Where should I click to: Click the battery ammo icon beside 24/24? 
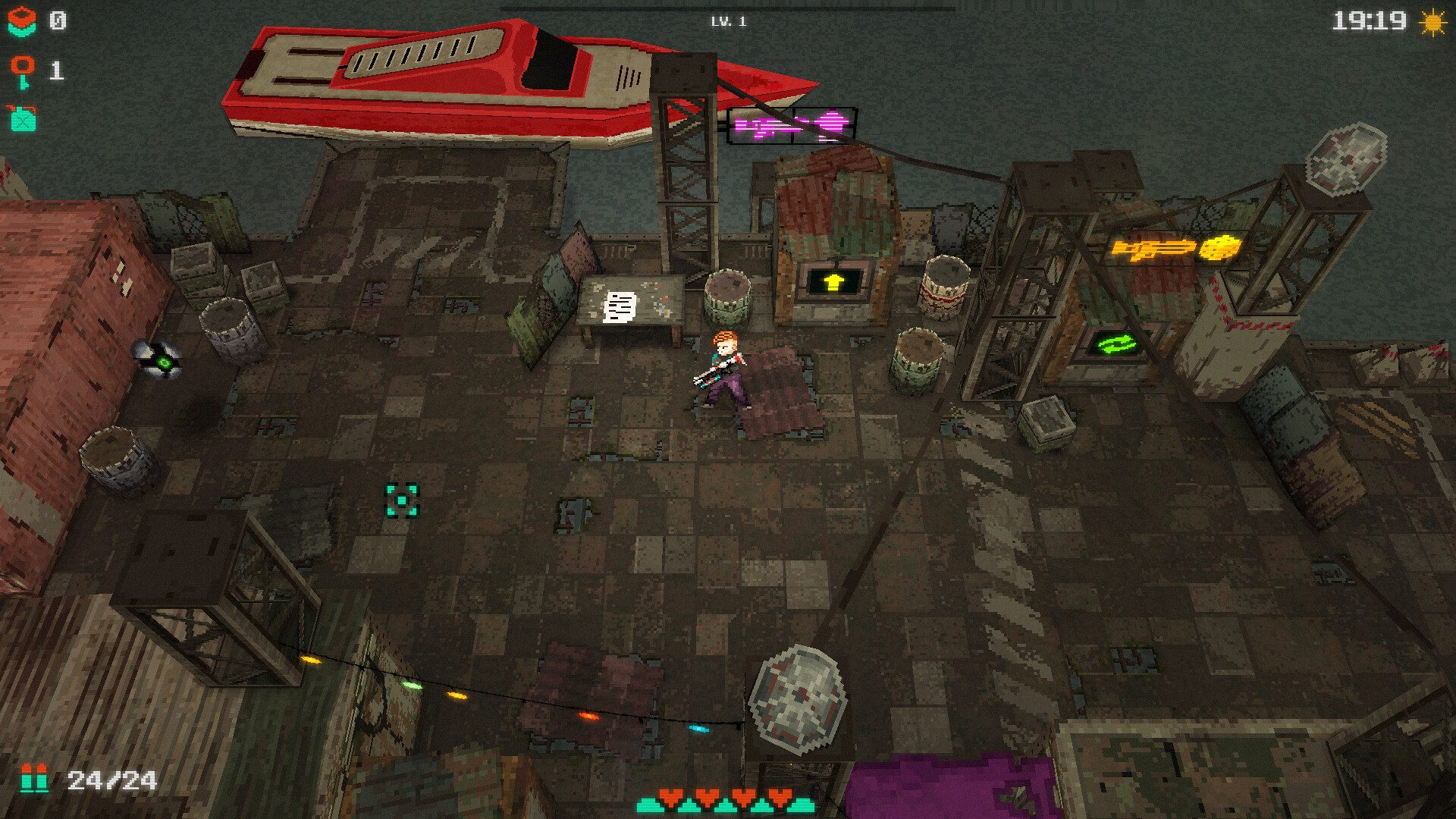point(36,778)
